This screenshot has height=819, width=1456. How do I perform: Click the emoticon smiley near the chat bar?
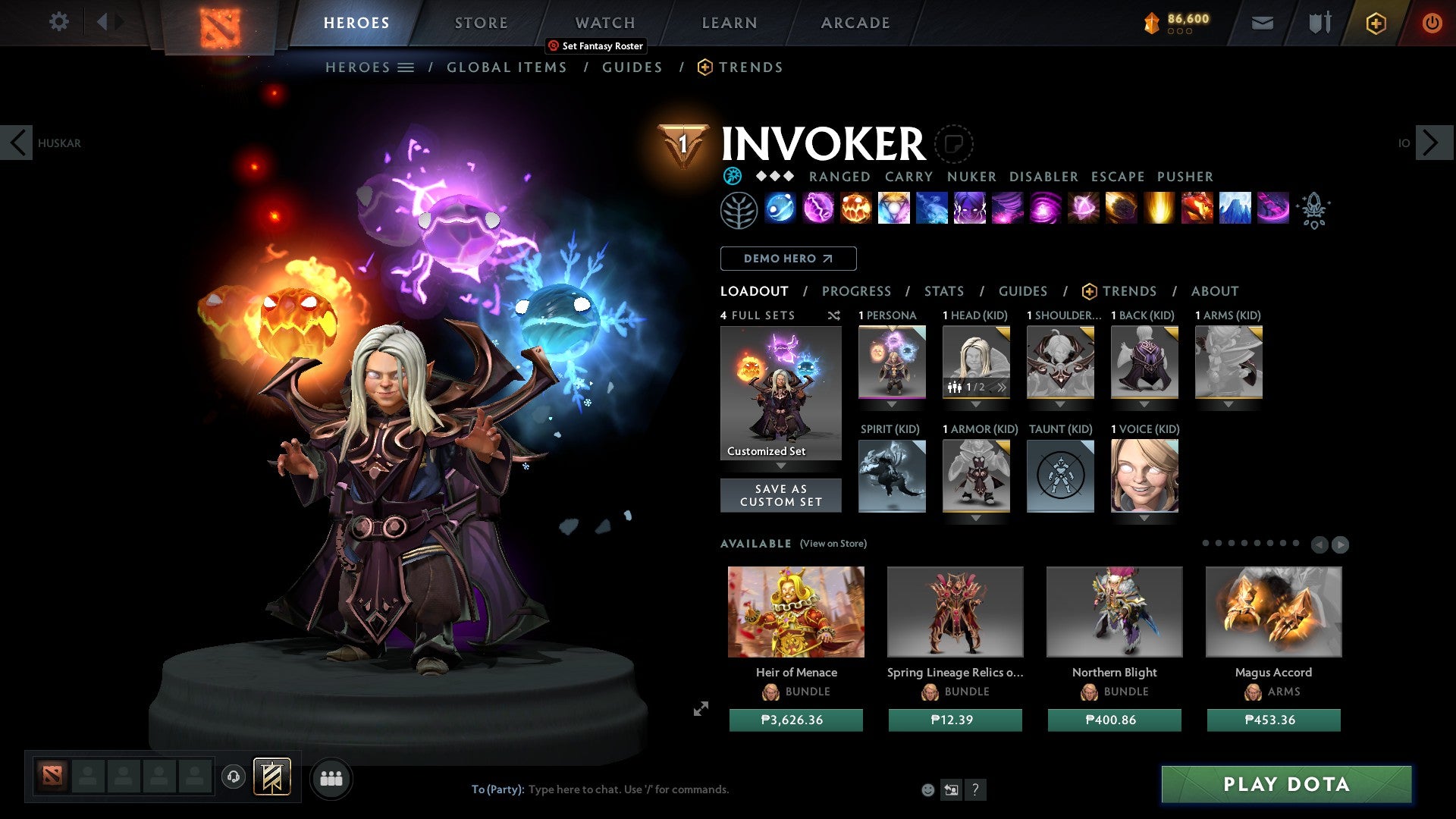coord(927,789)
